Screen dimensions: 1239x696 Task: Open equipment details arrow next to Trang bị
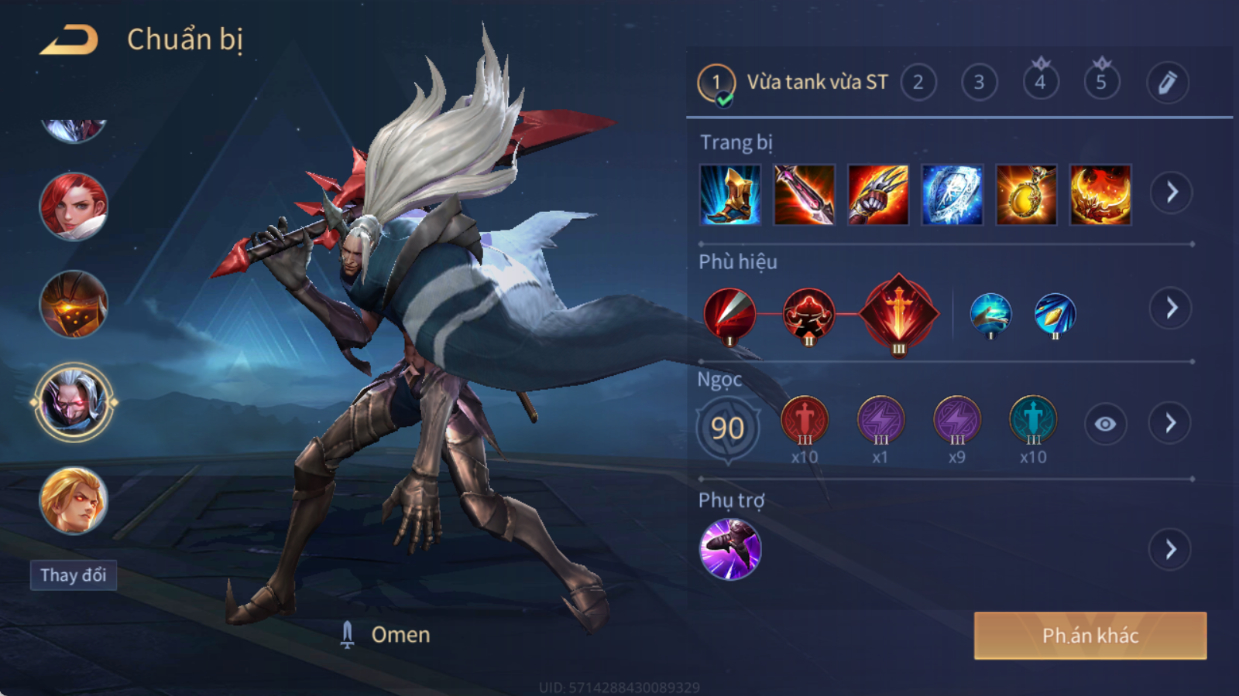click(x=1170, y=193)
